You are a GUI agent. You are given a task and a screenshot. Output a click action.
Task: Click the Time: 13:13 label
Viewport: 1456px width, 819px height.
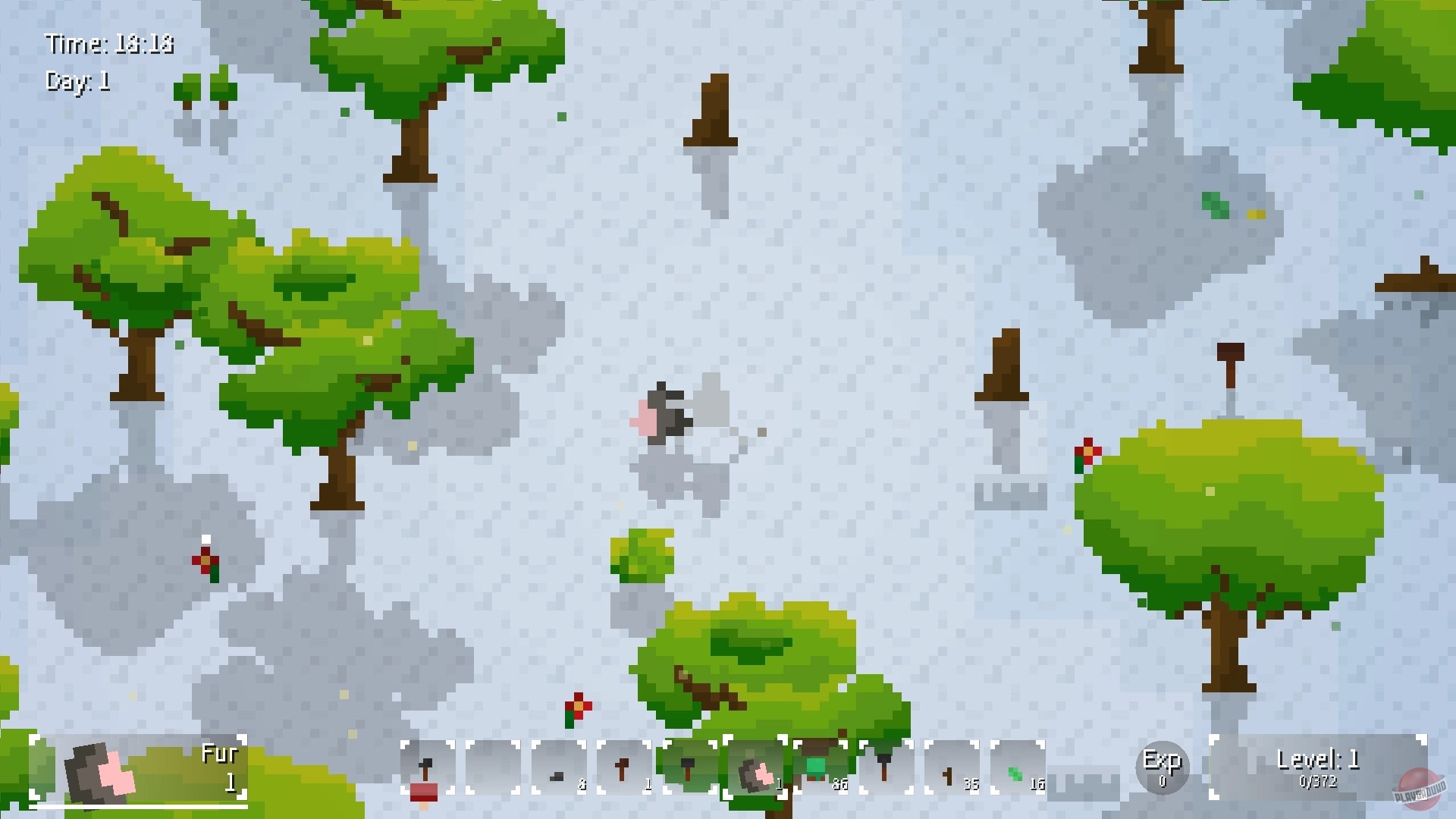click(x=110, y=44)
